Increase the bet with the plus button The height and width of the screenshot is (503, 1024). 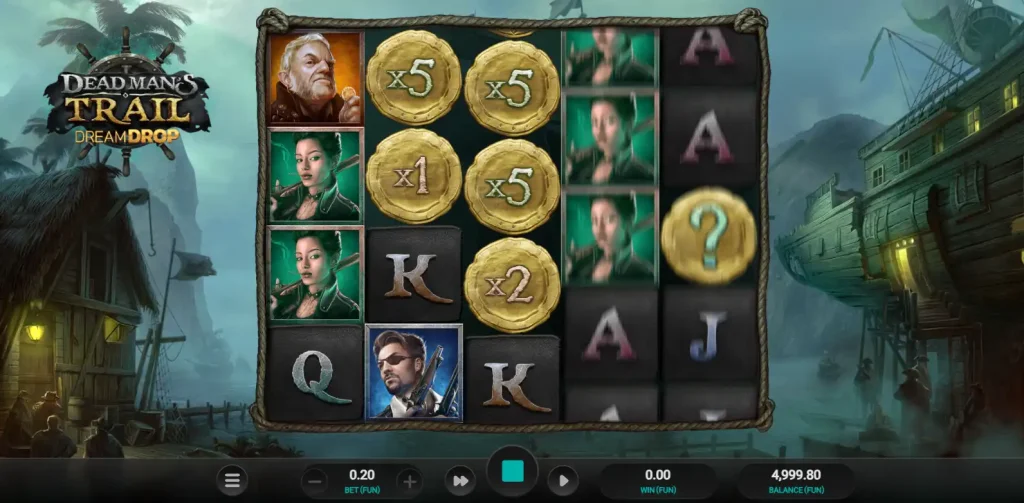[x=409, y=481]
